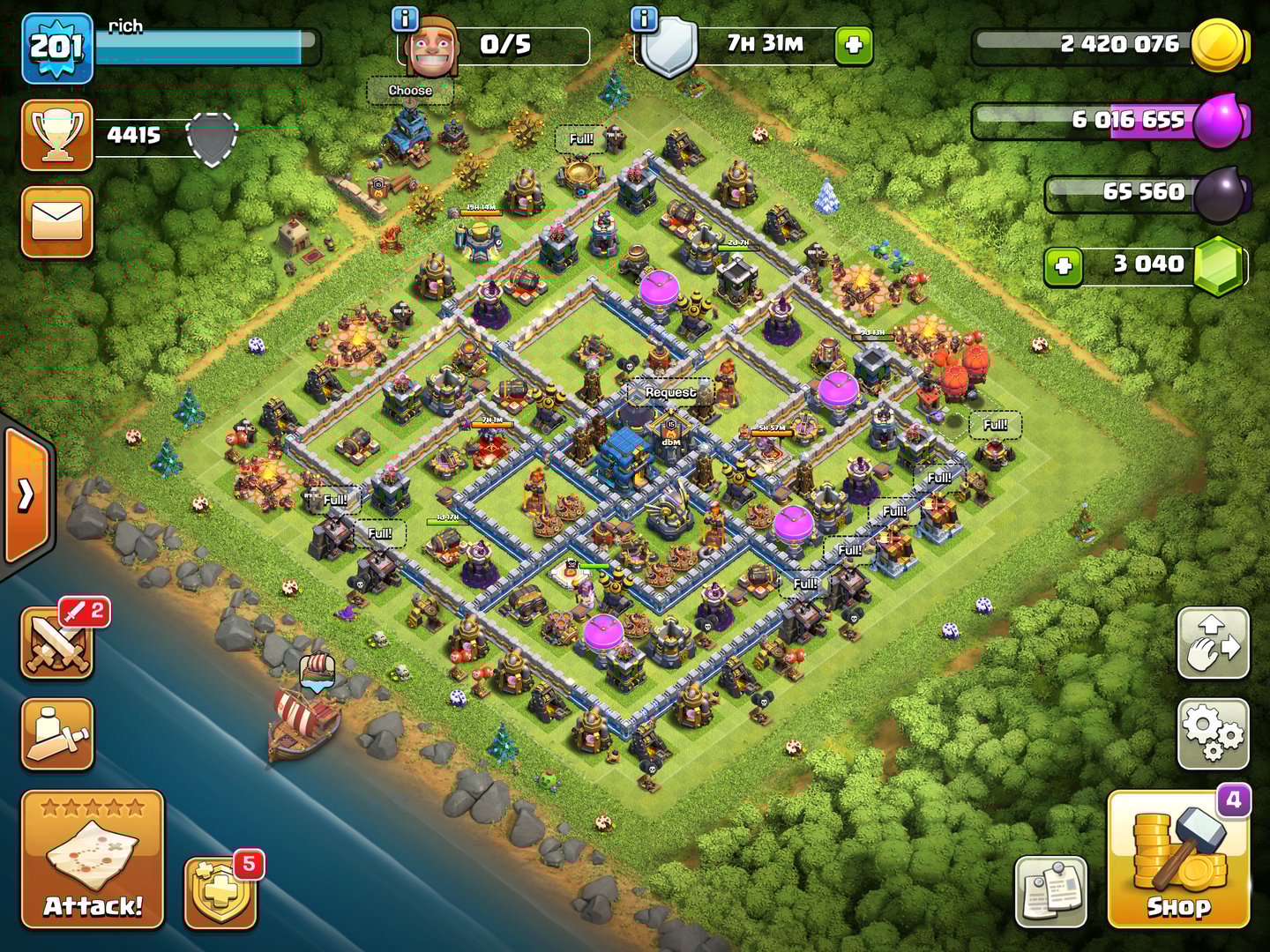Open the Attack! map button
This screenshot has width=1270, height=952.
(x=93, y=859)
